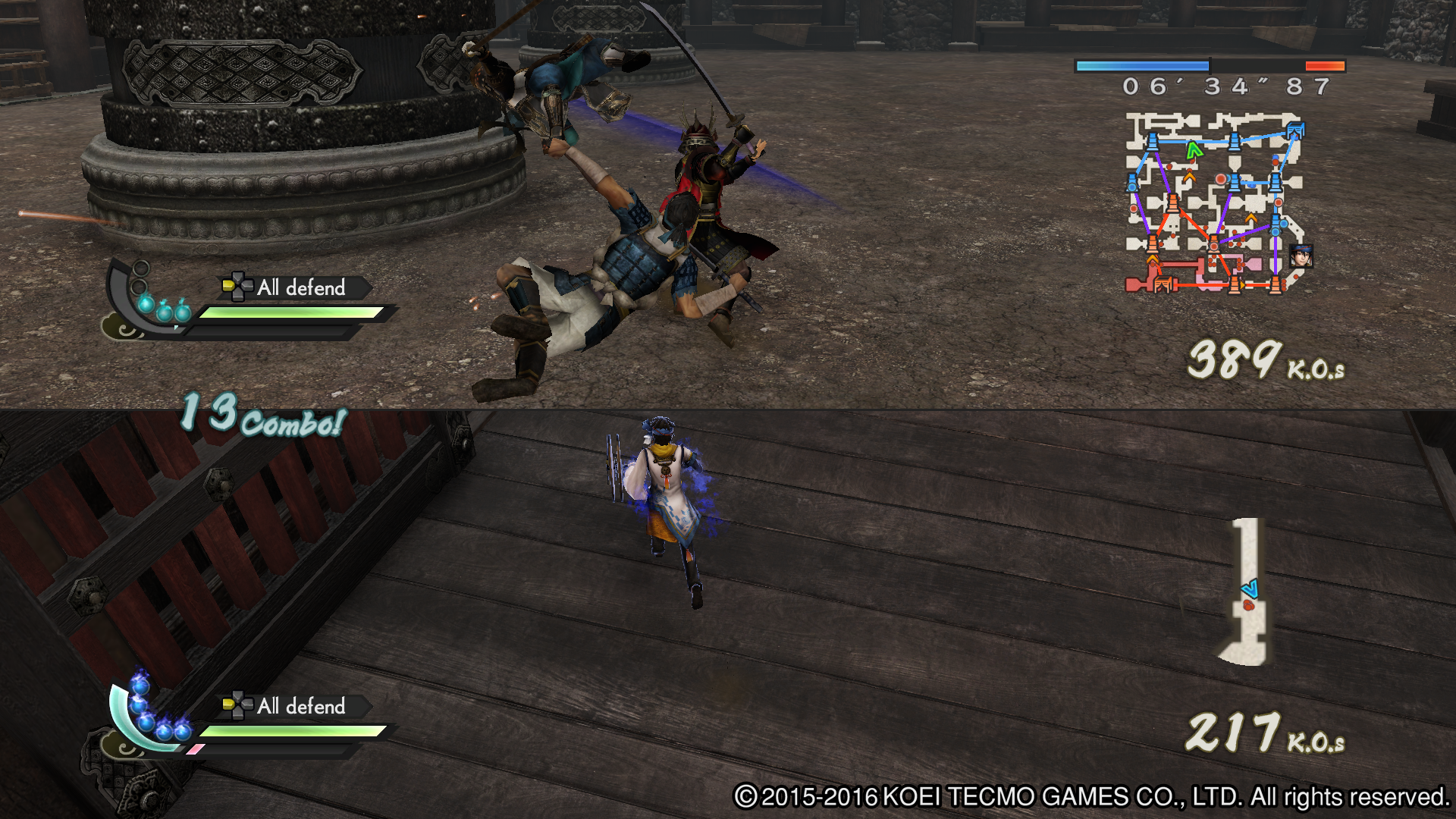Expand the orange chevron marker on the minimap
Image resolution: width=1456 pixels, height=819 pixels.
click(1189, 177)
